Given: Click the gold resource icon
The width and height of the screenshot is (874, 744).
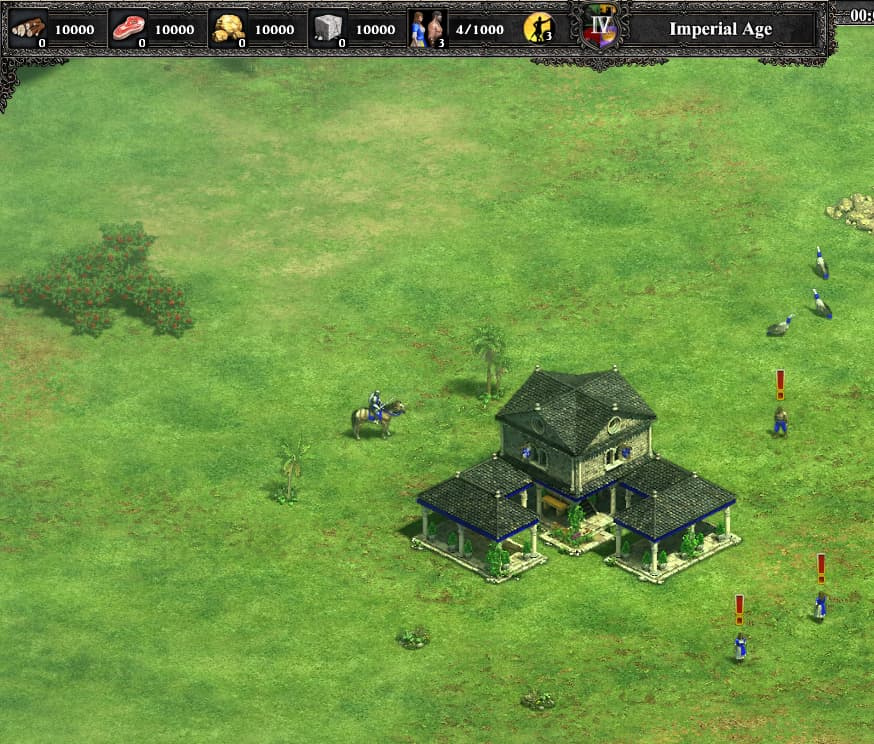Looking at the screenshot, I should pyautogui.click(x=228, y=28).
